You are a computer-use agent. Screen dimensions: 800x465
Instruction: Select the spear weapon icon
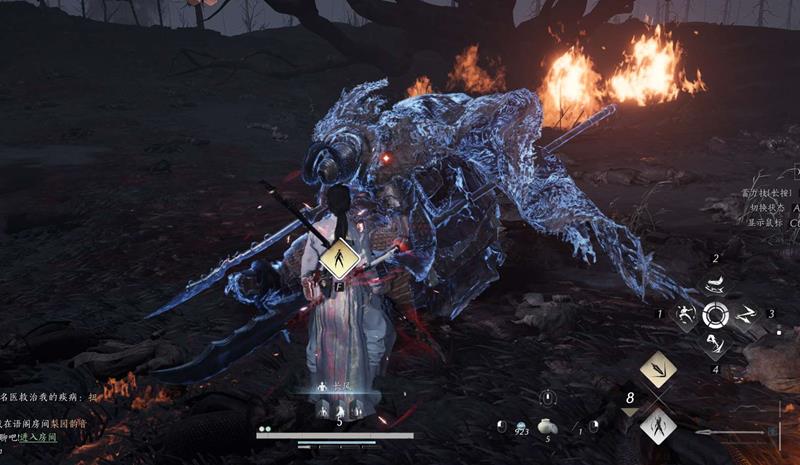pyautogui.click(x=735, y=432)
